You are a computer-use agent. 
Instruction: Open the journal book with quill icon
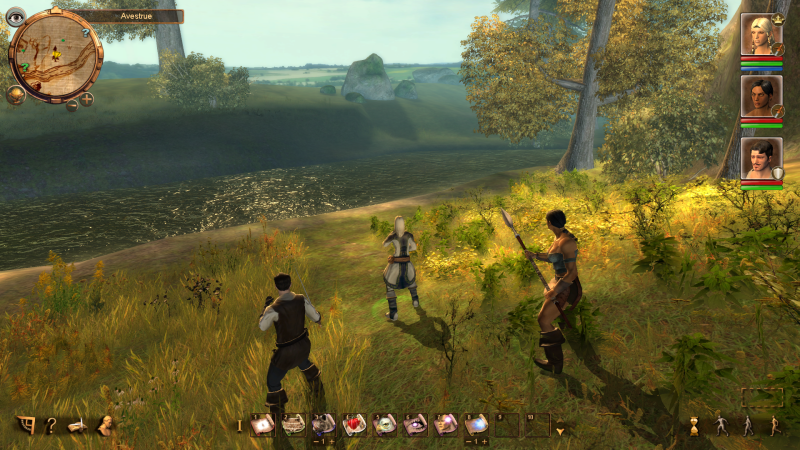[76, 425]
